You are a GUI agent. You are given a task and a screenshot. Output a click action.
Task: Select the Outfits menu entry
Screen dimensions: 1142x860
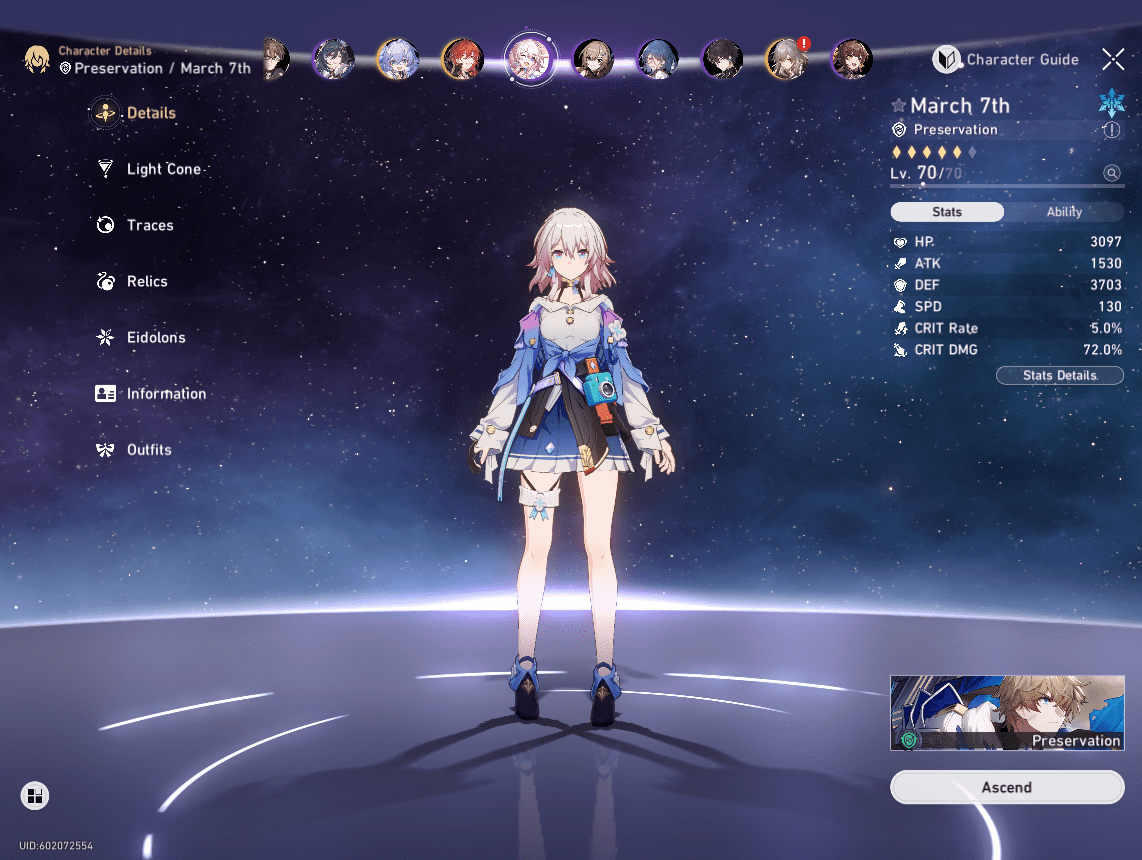[x=148, y=450]
